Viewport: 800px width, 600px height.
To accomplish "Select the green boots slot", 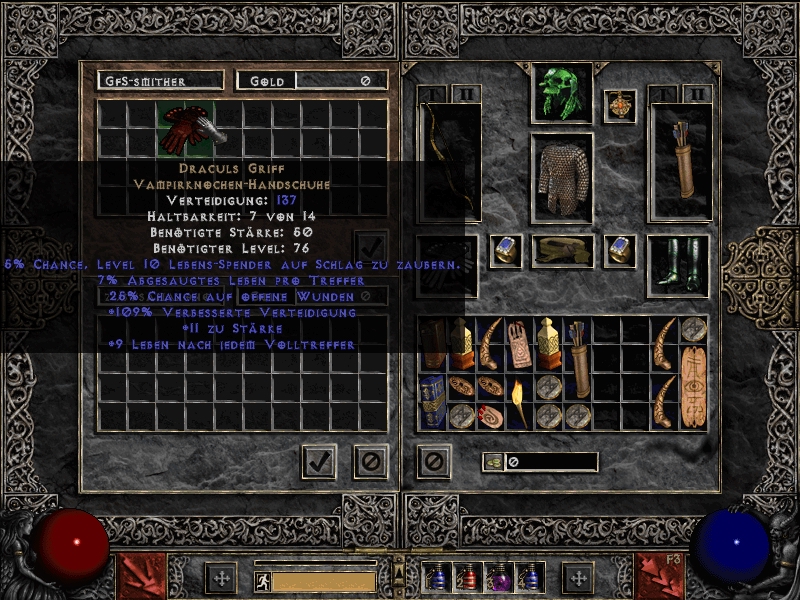I will [678, 265].
